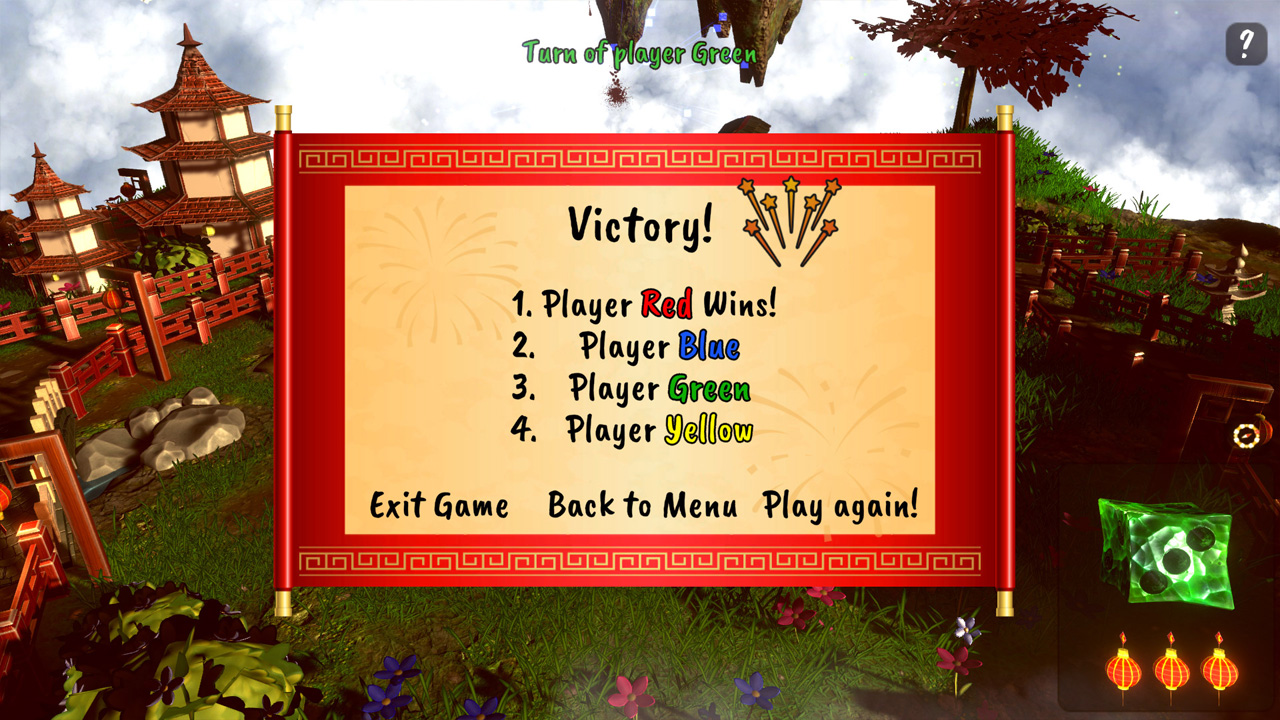Image resolution: width=1280 pixels, height=720 pixels.
Task: Click the Turn of player Green banner
Action: tap(640, 52)
